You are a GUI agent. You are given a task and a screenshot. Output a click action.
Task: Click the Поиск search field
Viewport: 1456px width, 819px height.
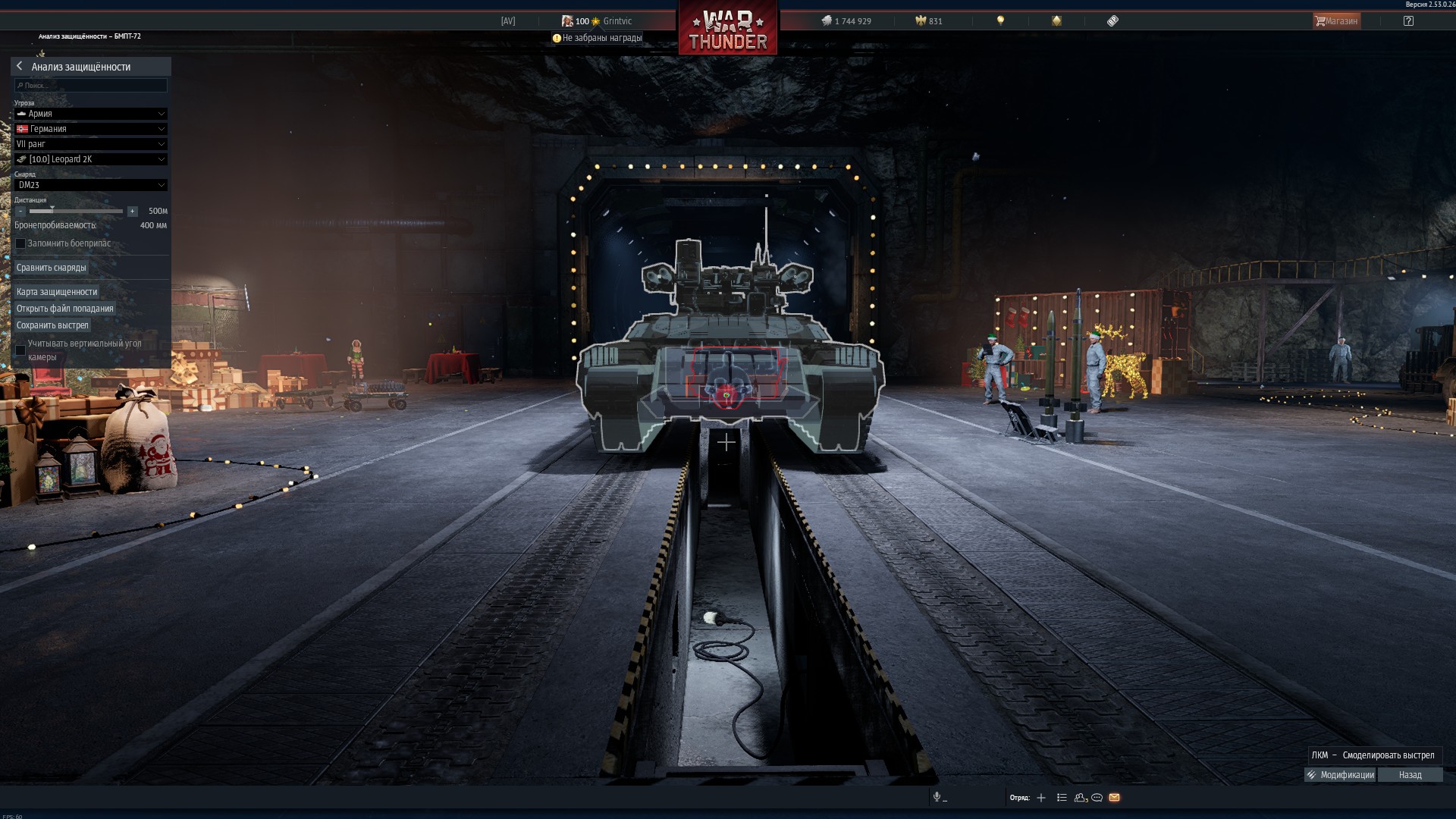tap(91, 86)
